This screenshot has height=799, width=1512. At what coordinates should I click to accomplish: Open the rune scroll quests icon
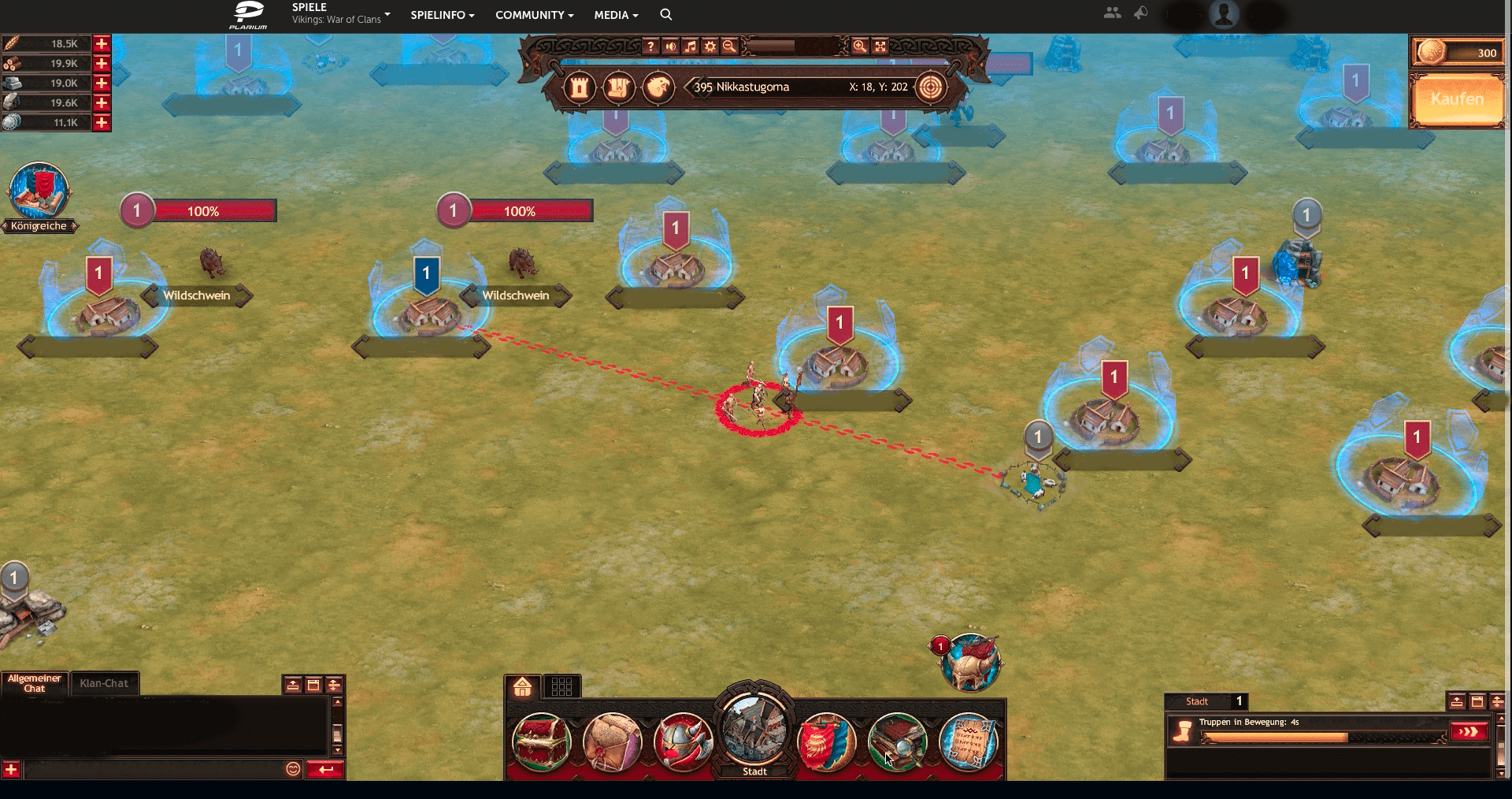point(968,741)
